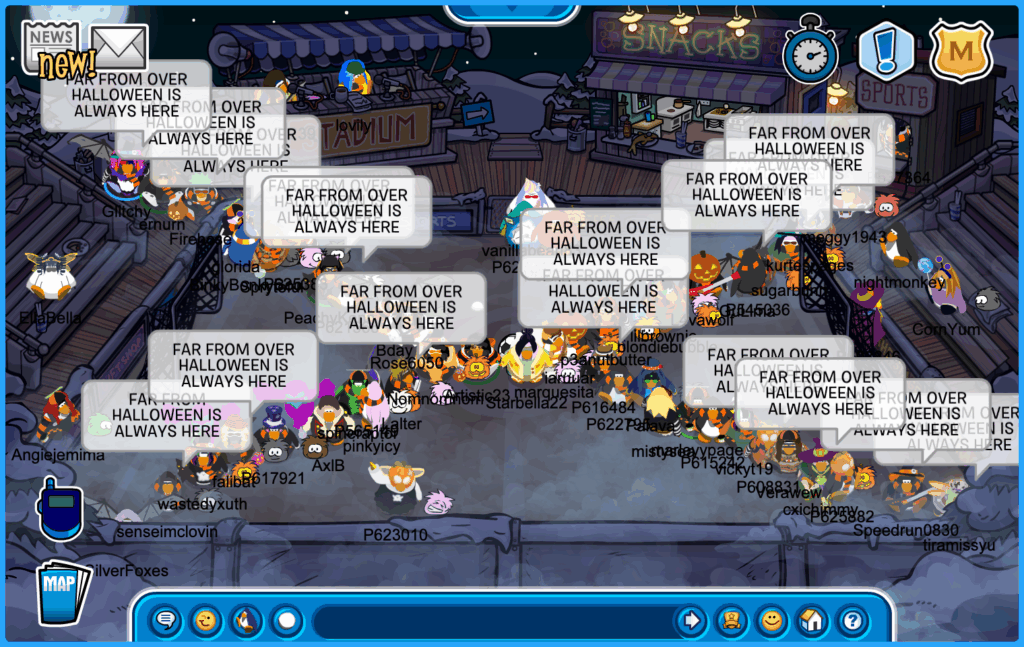
Task: Click the chat message input bar
Action: pos(490,621)
